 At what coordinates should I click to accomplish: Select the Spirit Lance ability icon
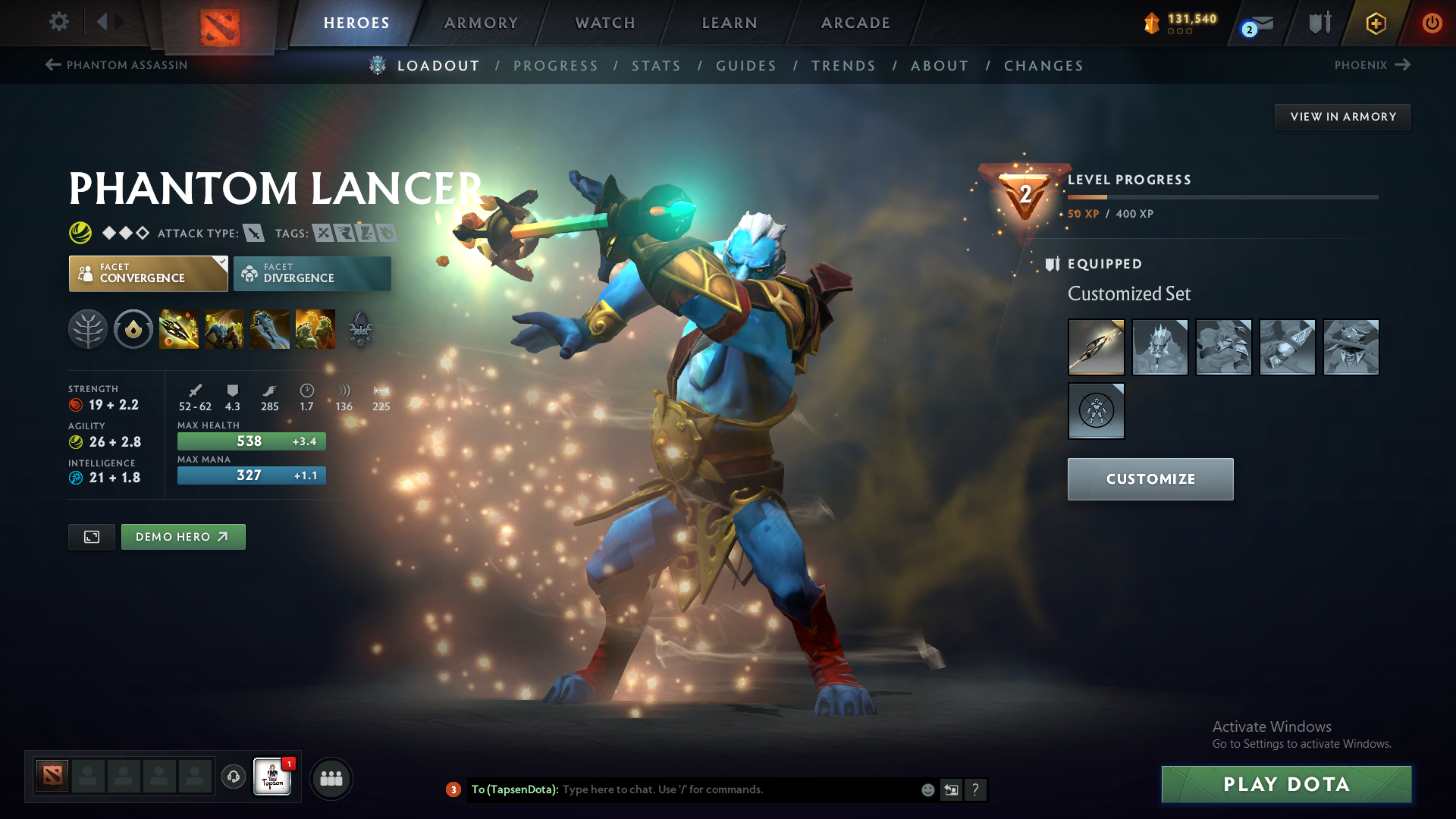(x=179, y=328)
